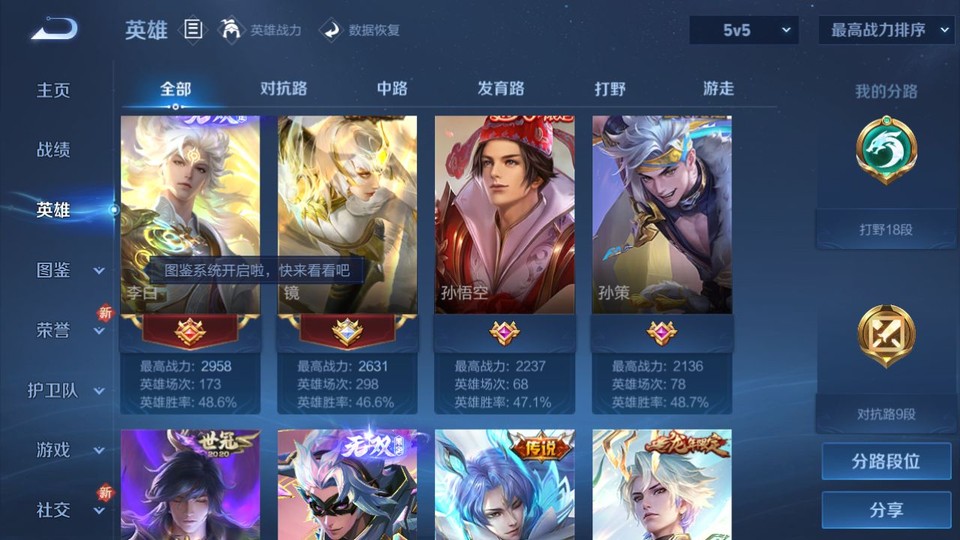Image resolution: width=960 pixels, height=540 pixels.
Task: Switch to the 游走 tab
Action: point(718,88)
